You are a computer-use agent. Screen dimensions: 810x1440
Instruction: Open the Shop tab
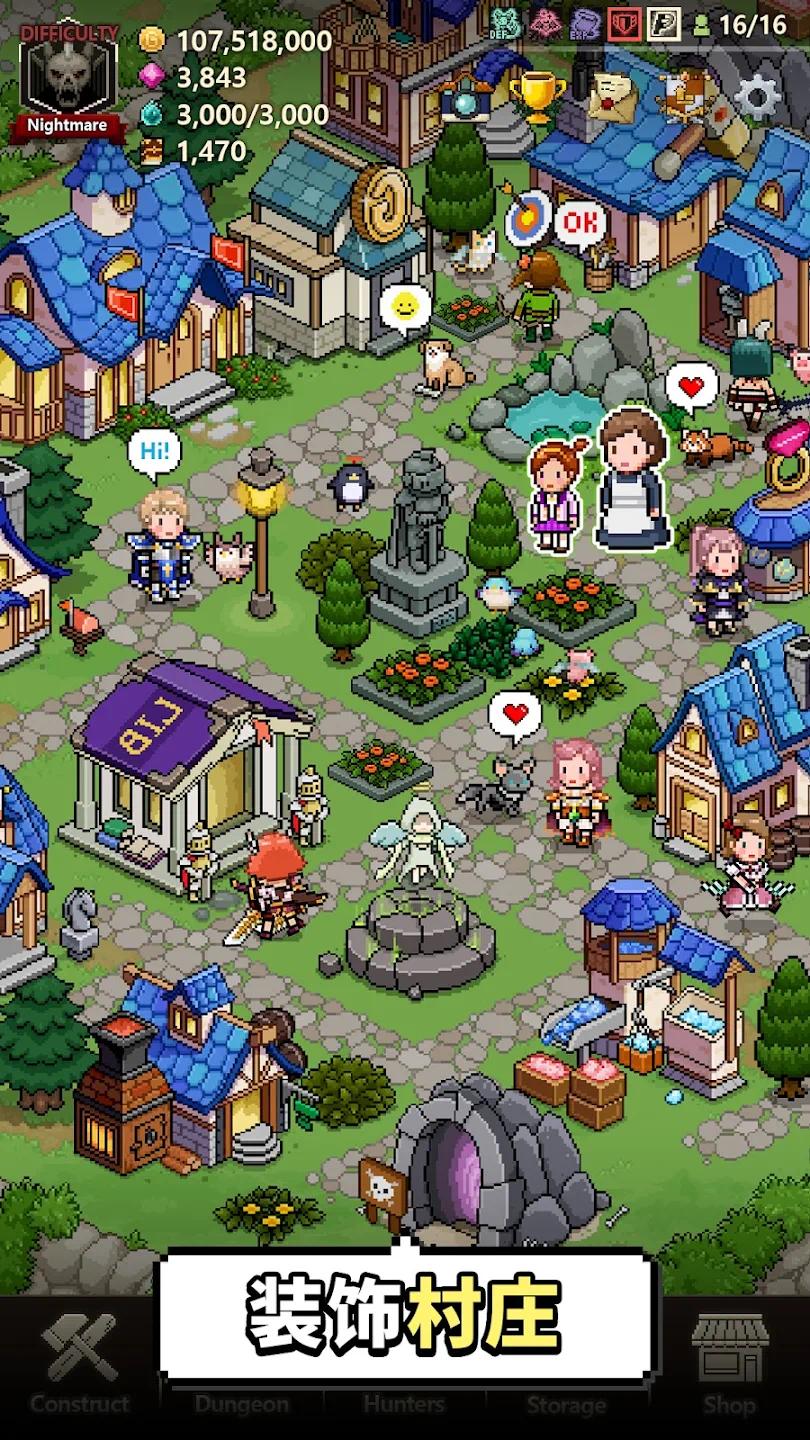point(728,1368)
